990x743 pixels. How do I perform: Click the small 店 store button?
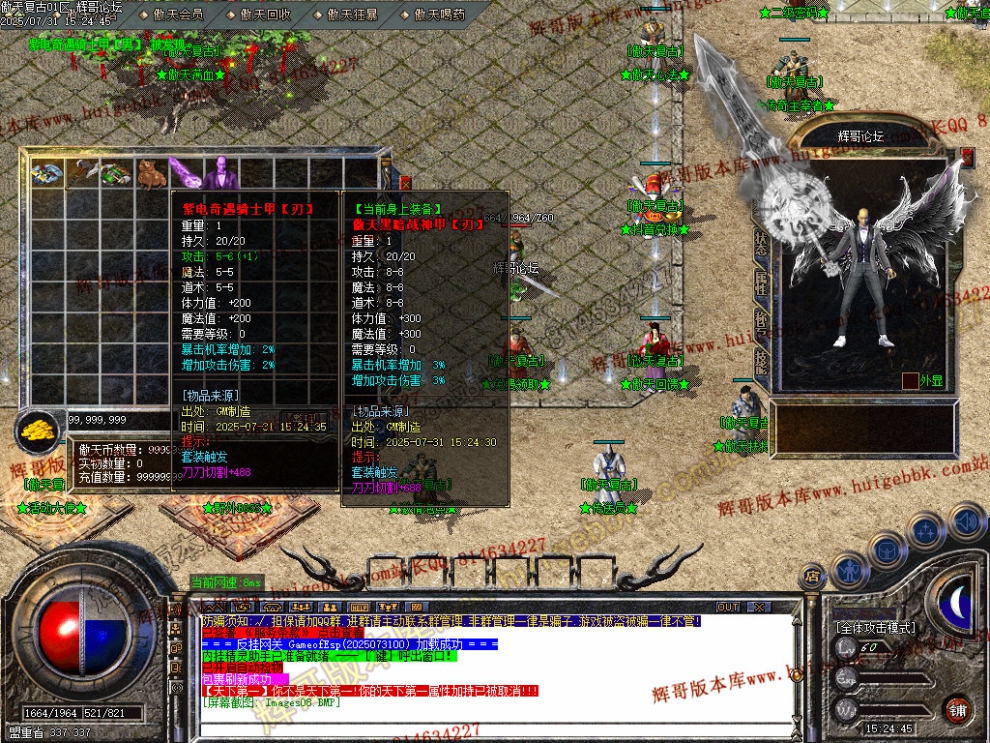click(811, 575)
